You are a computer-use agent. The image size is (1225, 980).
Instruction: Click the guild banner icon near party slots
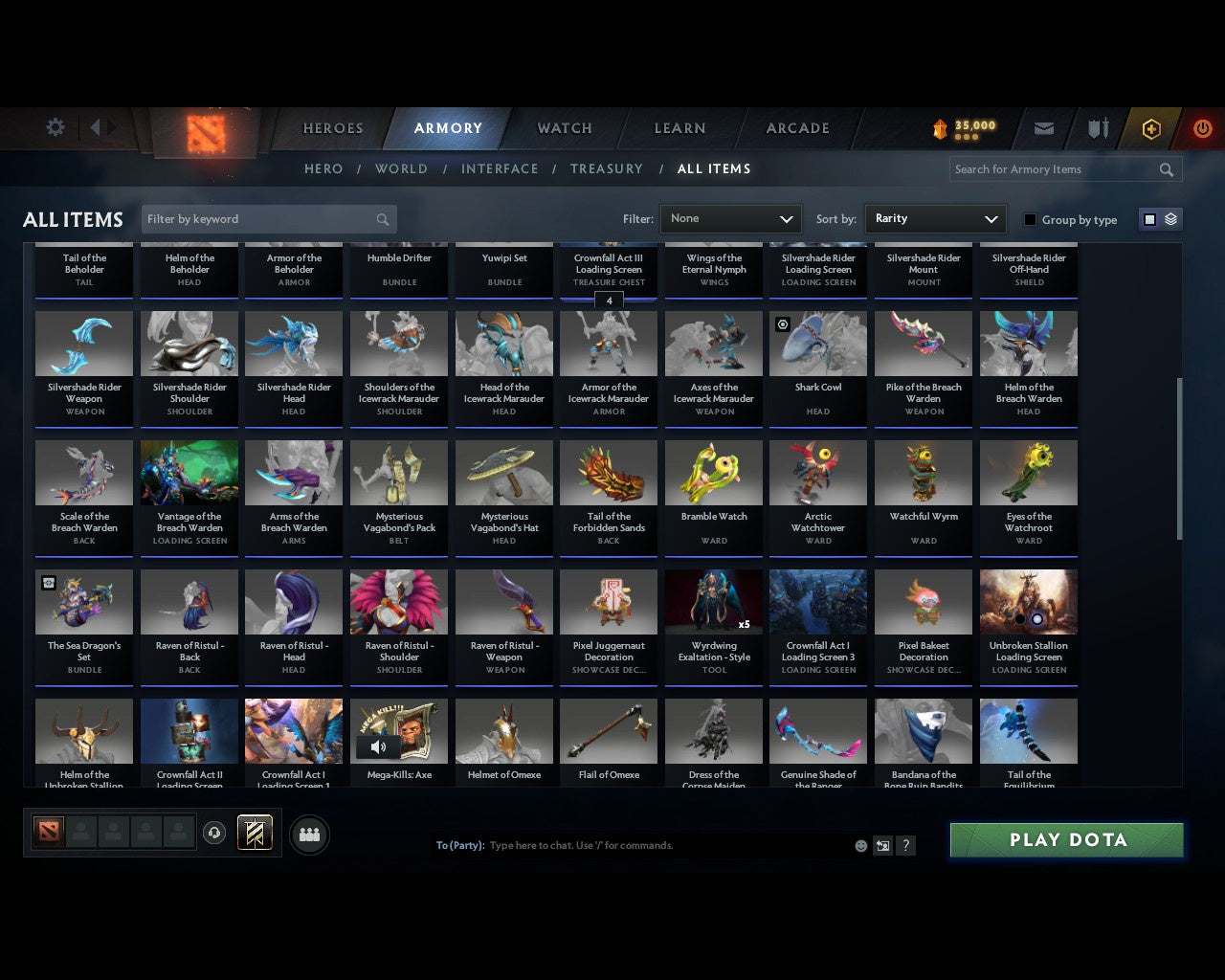point(255,833)
